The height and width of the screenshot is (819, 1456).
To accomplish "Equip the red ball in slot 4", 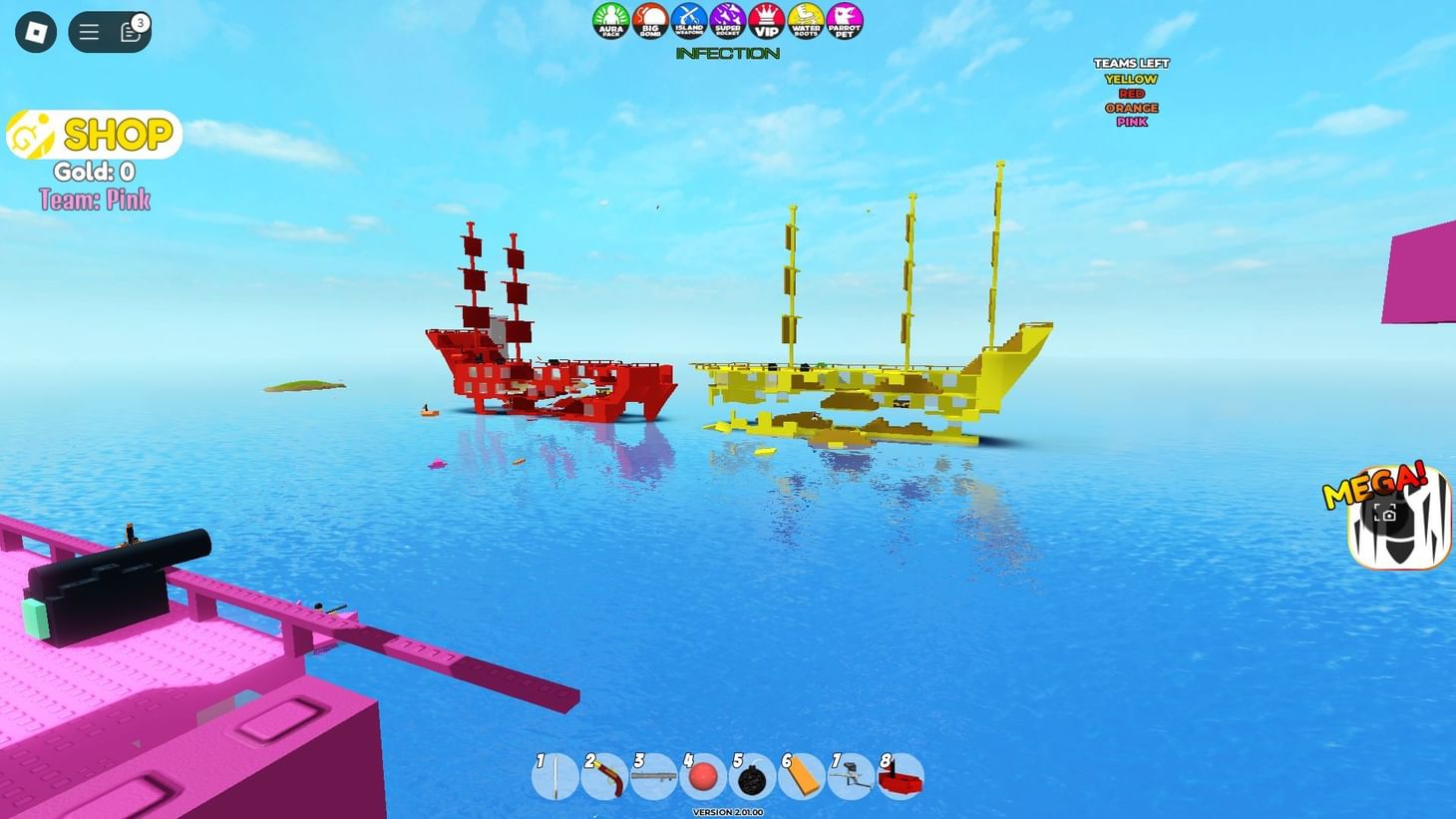I will click(704, 777).
